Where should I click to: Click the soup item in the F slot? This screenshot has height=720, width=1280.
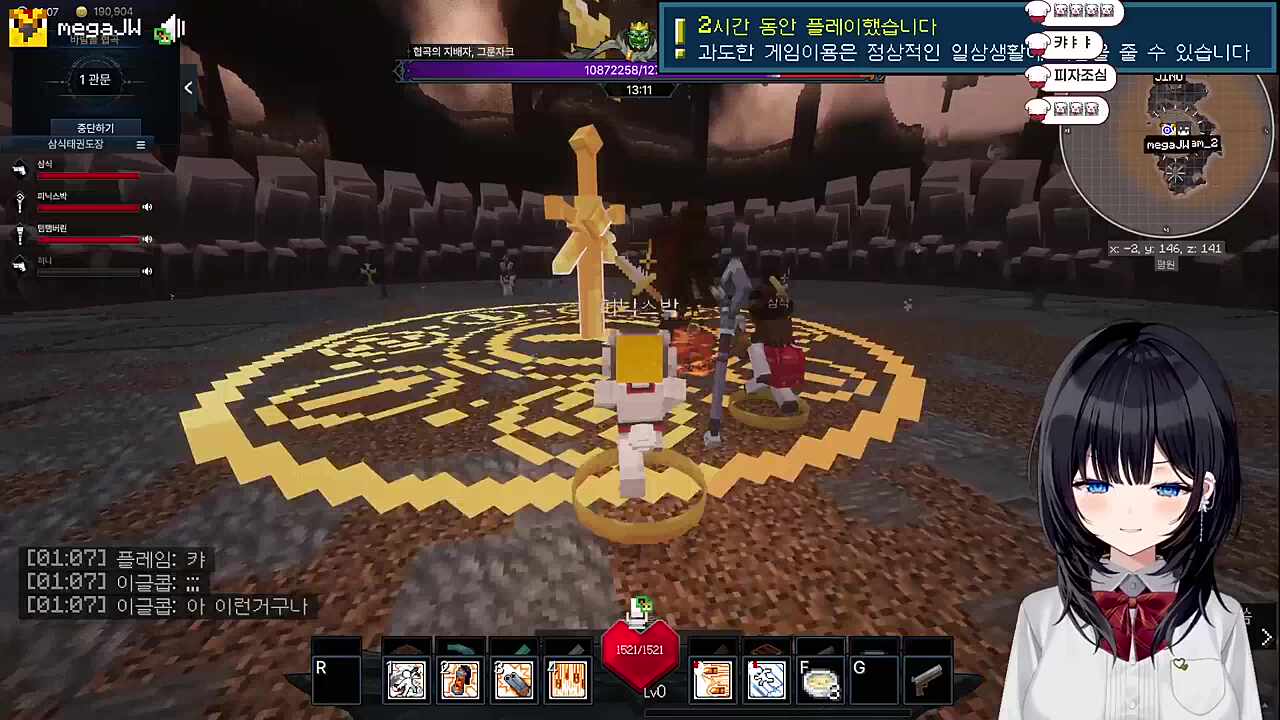tap(819, 679)
